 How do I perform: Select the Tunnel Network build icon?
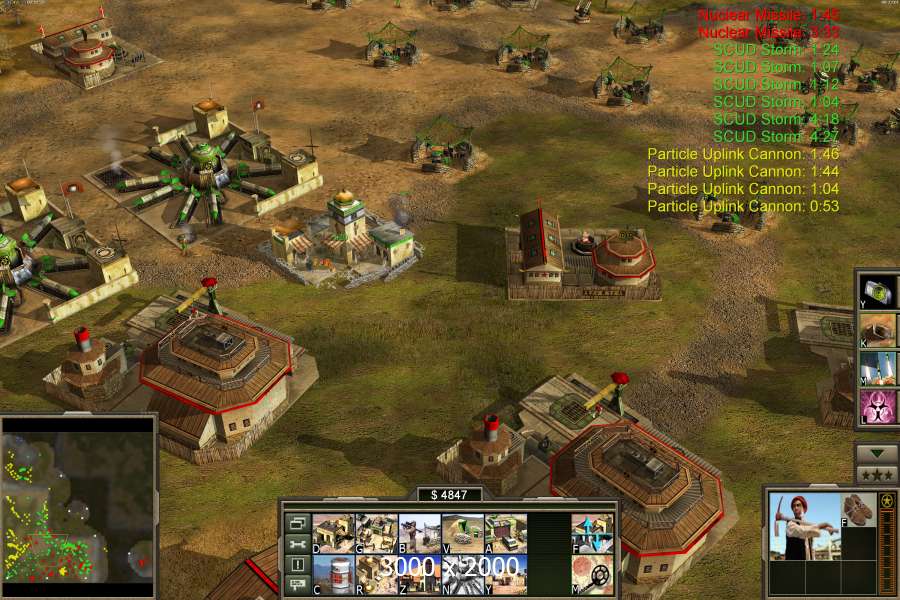pyautogui.click(x=463, y=534)
